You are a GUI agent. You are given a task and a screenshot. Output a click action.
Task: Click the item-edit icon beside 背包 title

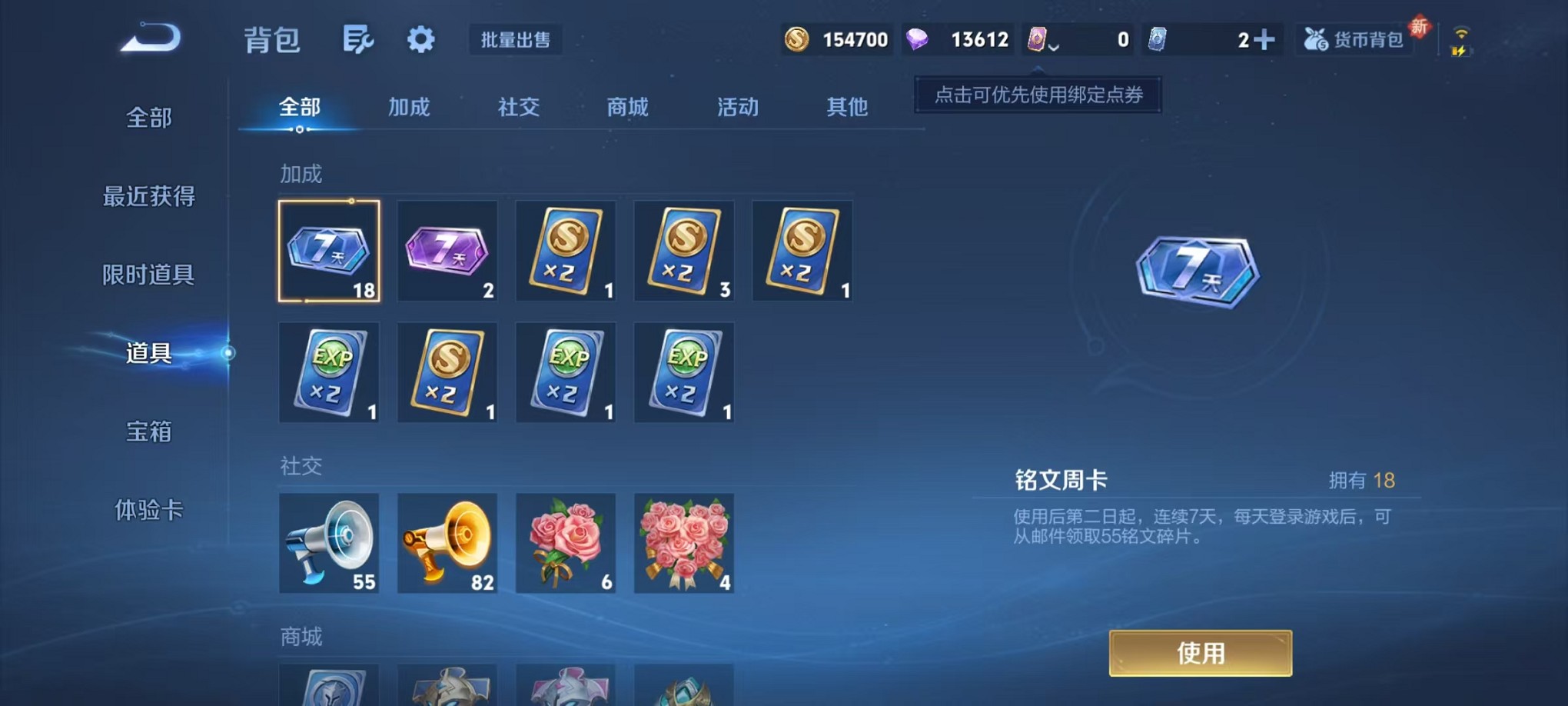pos(360,38)
